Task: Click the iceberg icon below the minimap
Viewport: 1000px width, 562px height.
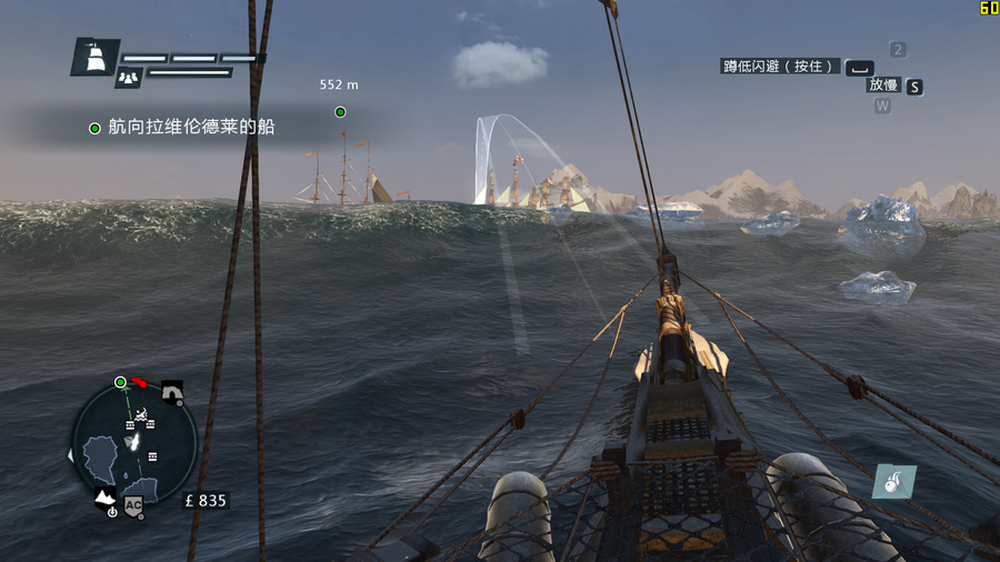Action: 104,497
